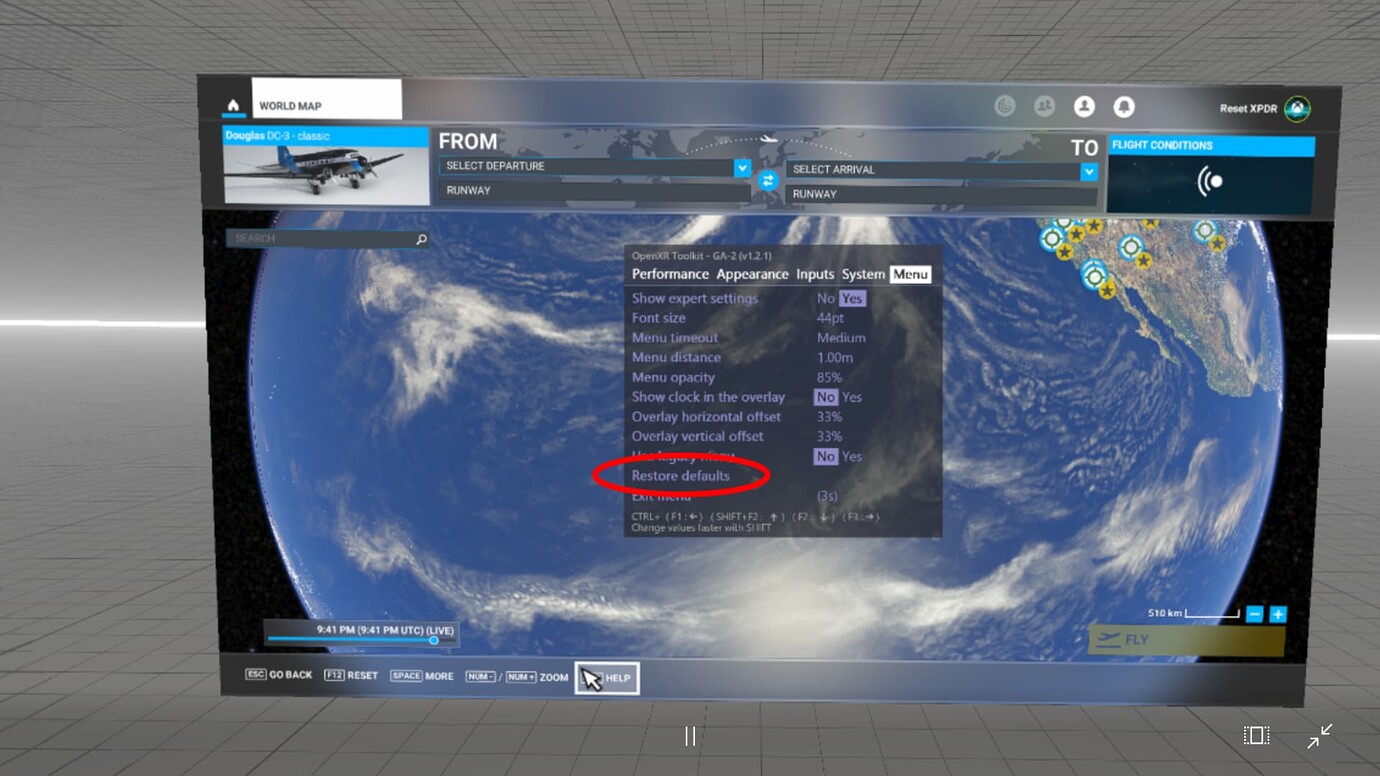Click the time of day slider handle

pyautogui.click(x=434, y=640)
